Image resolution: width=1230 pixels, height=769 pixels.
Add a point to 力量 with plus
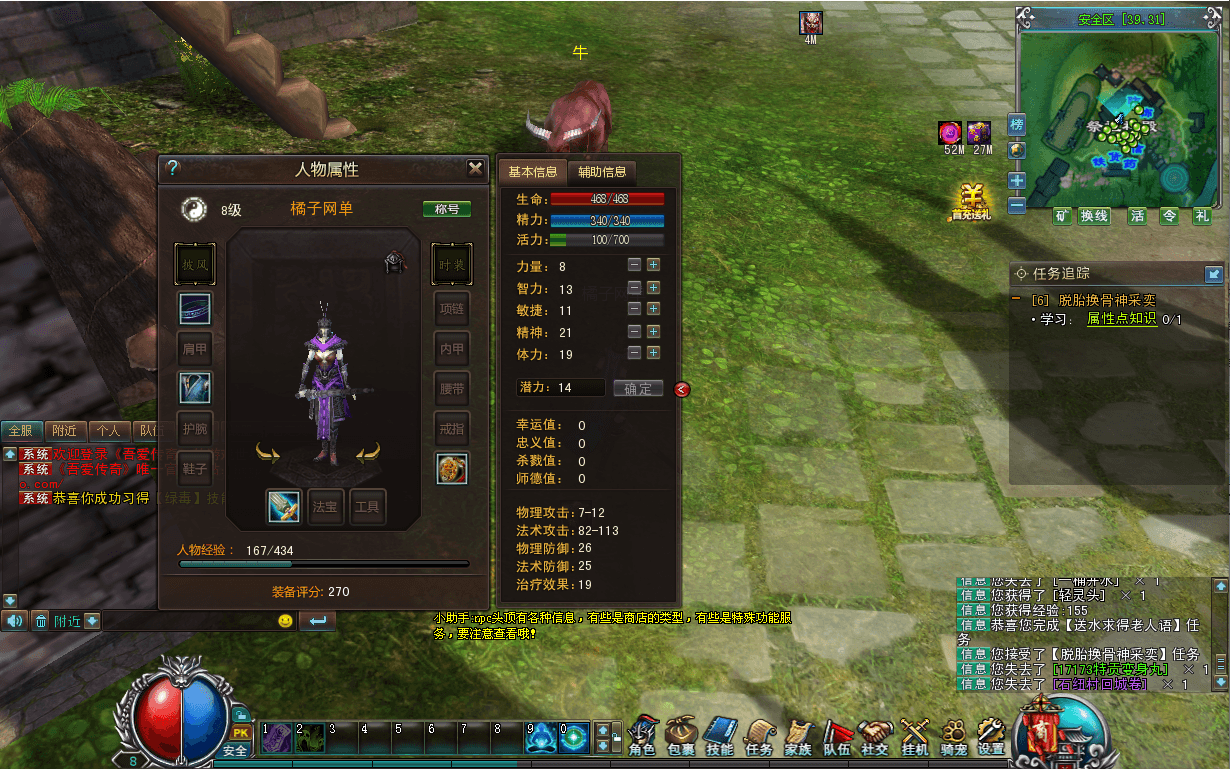click(x=653, y=265)
